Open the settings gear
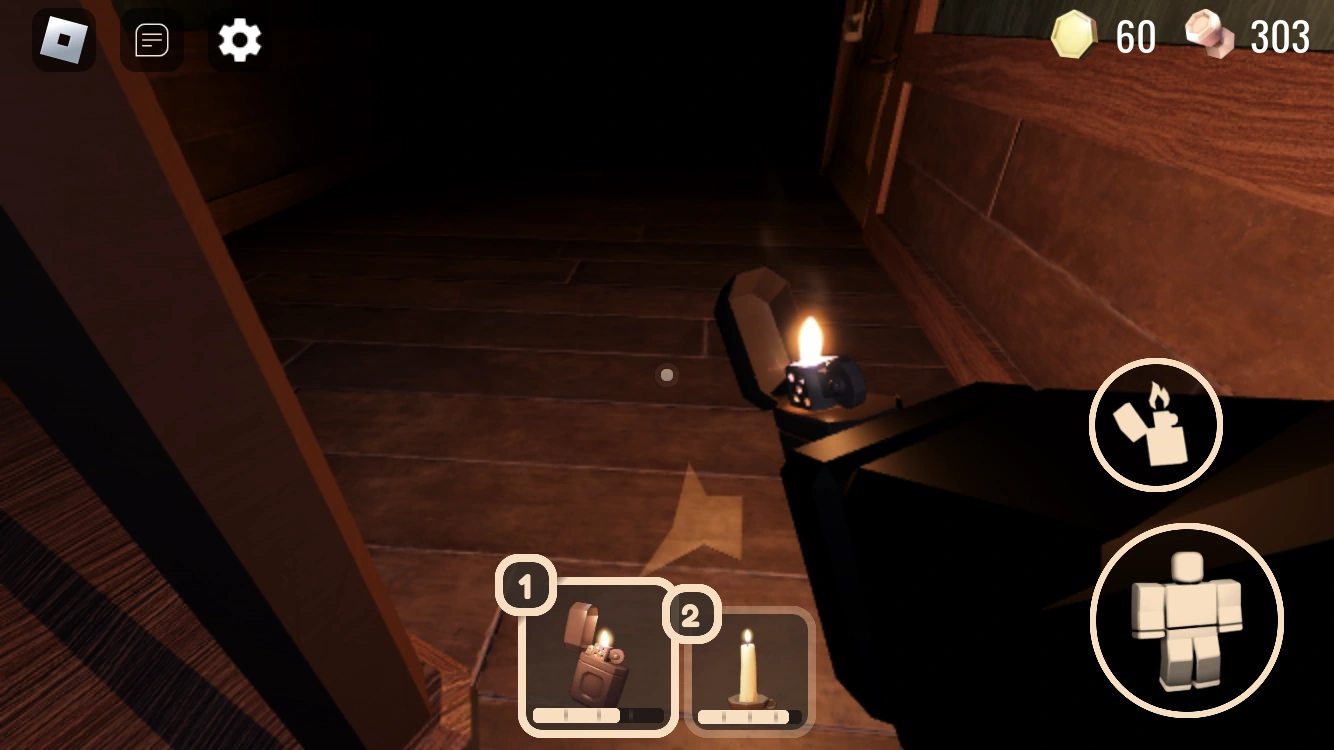The height and width of the screenshot is (750, 1334). coord(238,39)
